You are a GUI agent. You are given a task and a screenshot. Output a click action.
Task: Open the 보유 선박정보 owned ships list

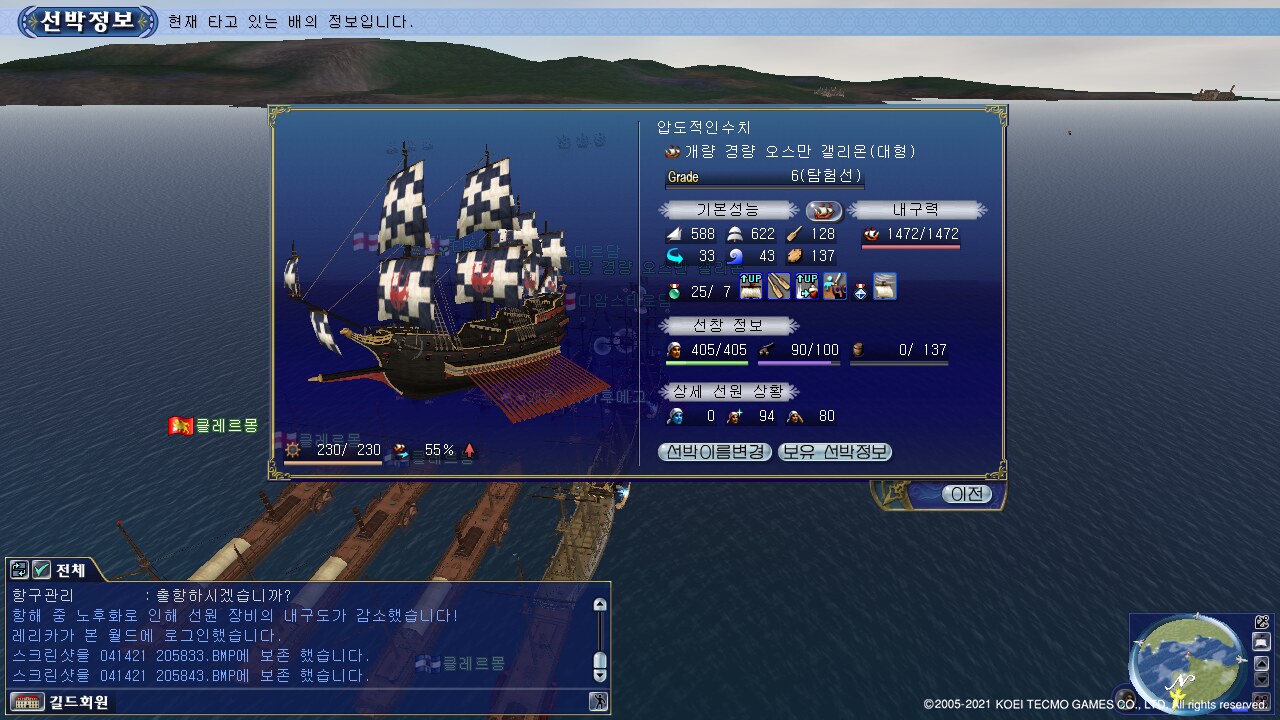(x=835, y=452)
